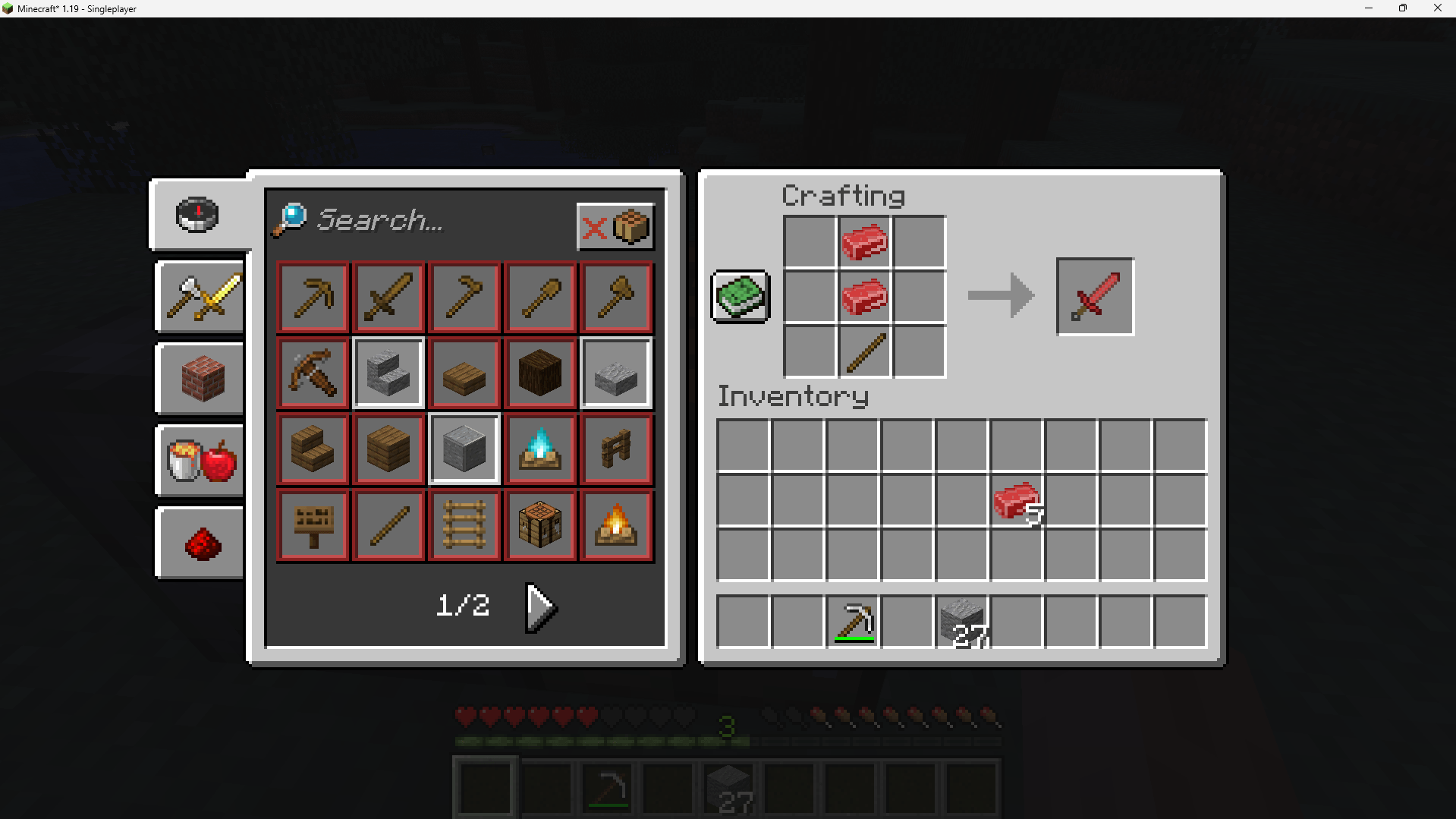Click the green knowledge book icon
Screen dimensions: 1456x819
coord(739,296)
